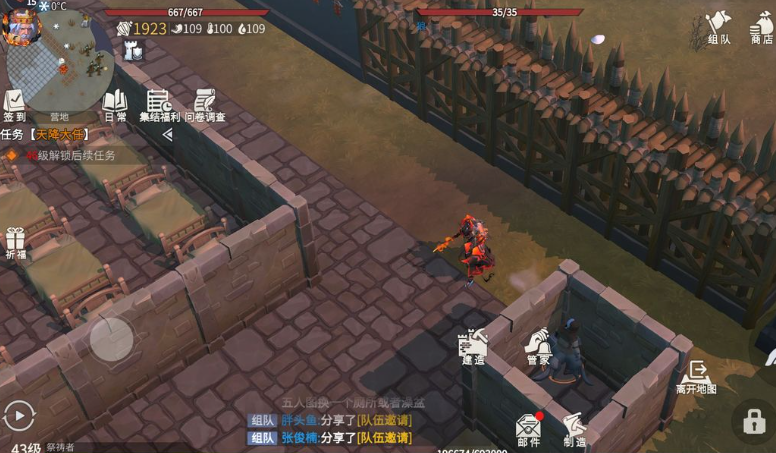776x453 pixels.
Task: Open the 日常 daily book icon
Action: (115, 104)
